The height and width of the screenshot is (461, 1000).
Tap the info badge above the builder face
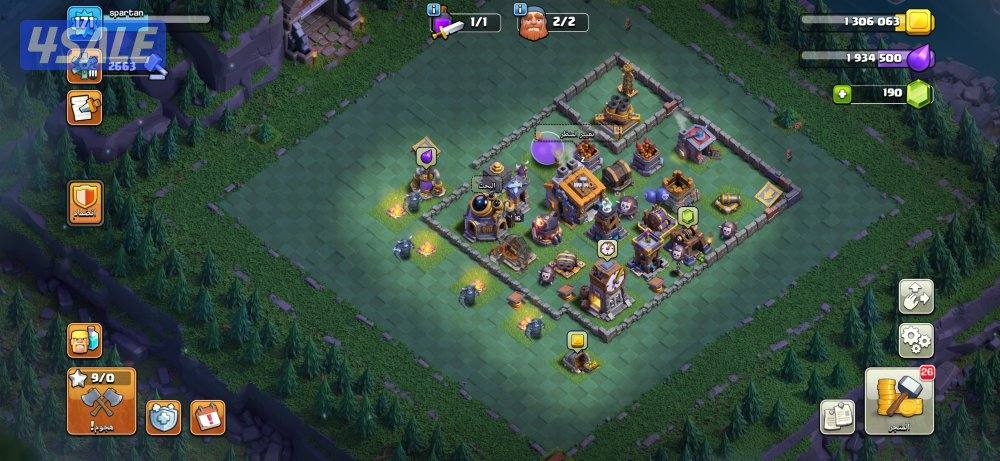tap(522, 9)
